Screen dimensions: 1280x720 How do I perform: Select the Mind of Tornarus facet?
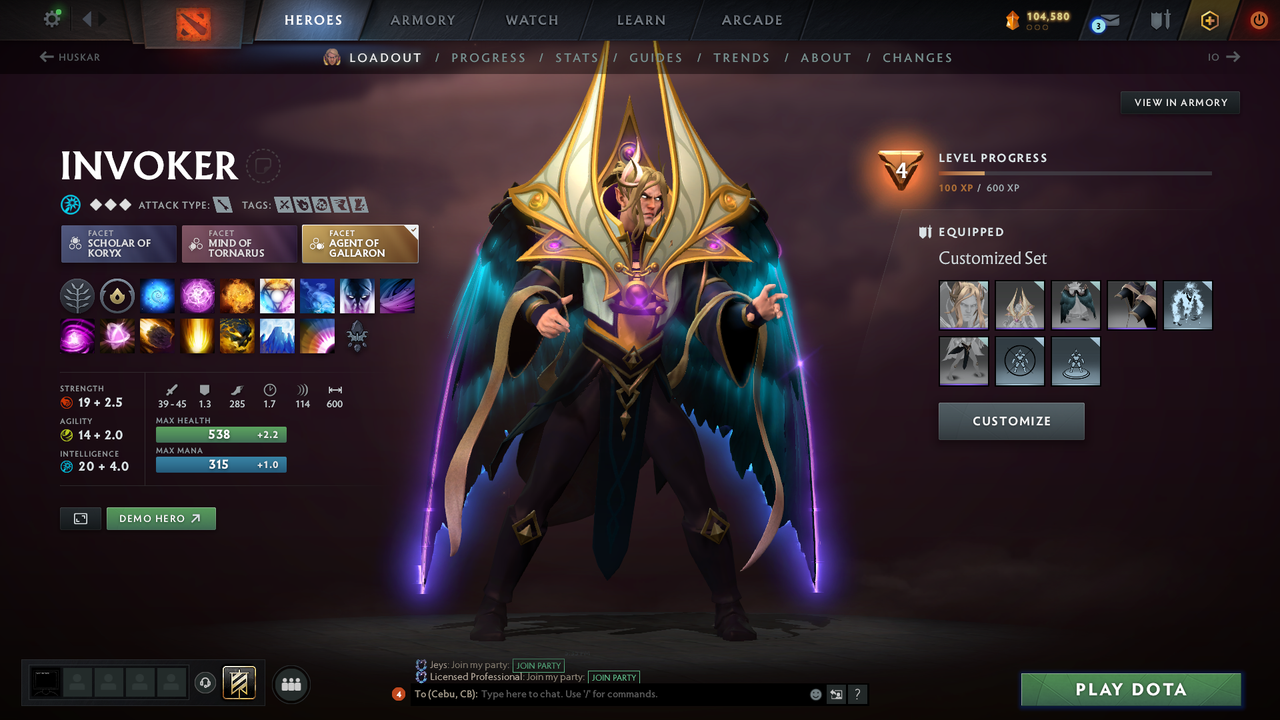[x=239, y=243]
